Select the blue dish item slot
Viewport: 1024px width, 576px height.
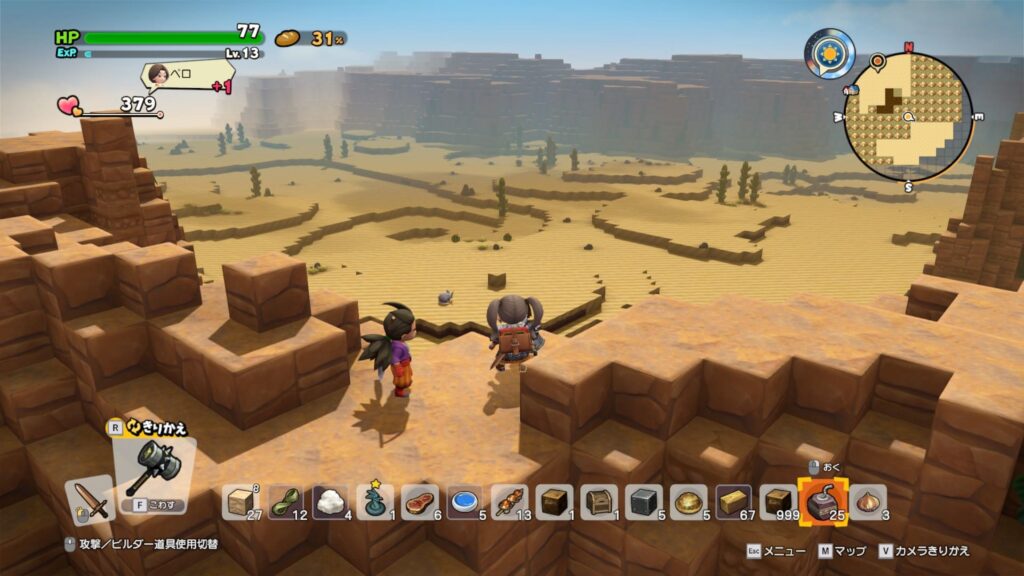[x=464, y=502]
